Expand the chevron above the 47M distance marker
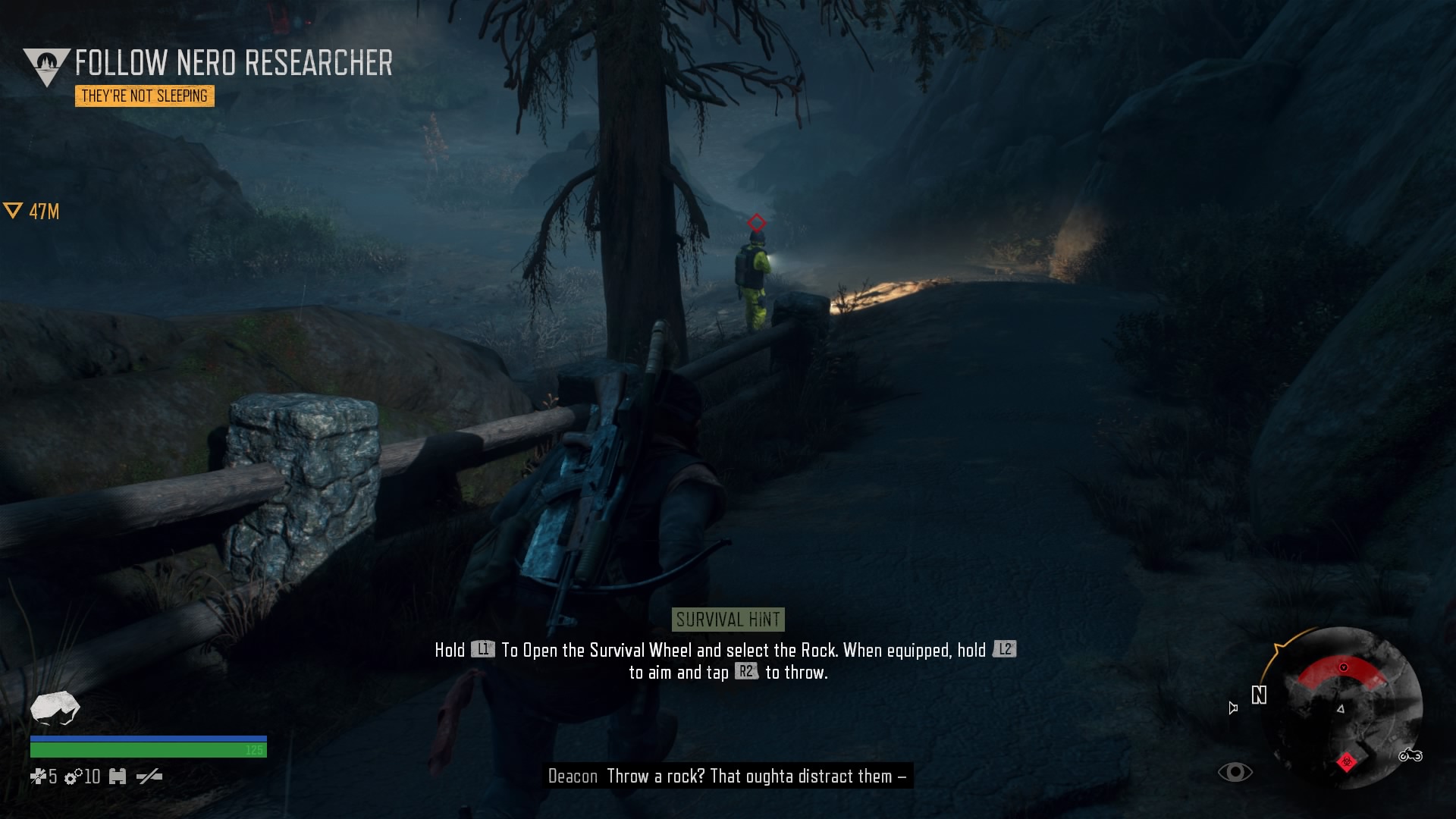Viewport: 1456px width, 819px height. point(14,210)
